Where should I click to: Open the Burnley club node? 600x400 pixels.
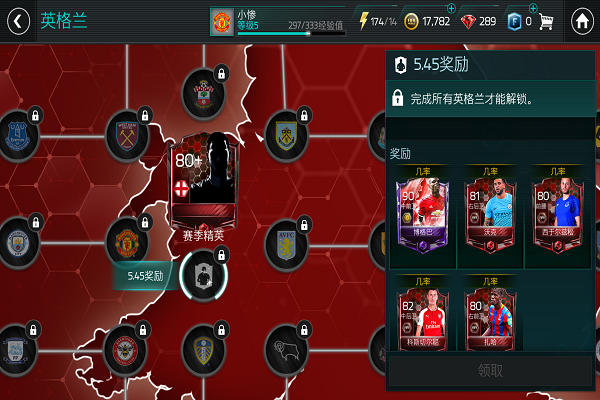287,133
